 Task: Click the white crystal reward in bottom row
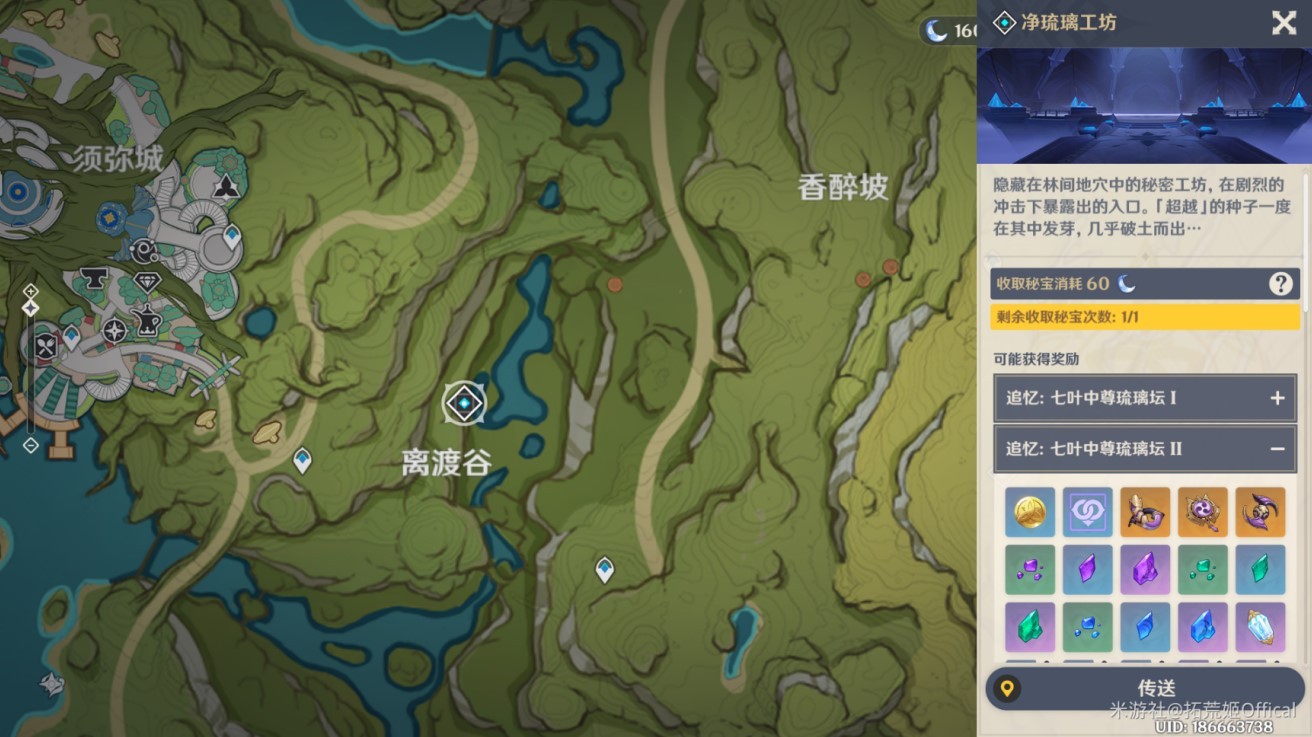[x=1259, y=628]
